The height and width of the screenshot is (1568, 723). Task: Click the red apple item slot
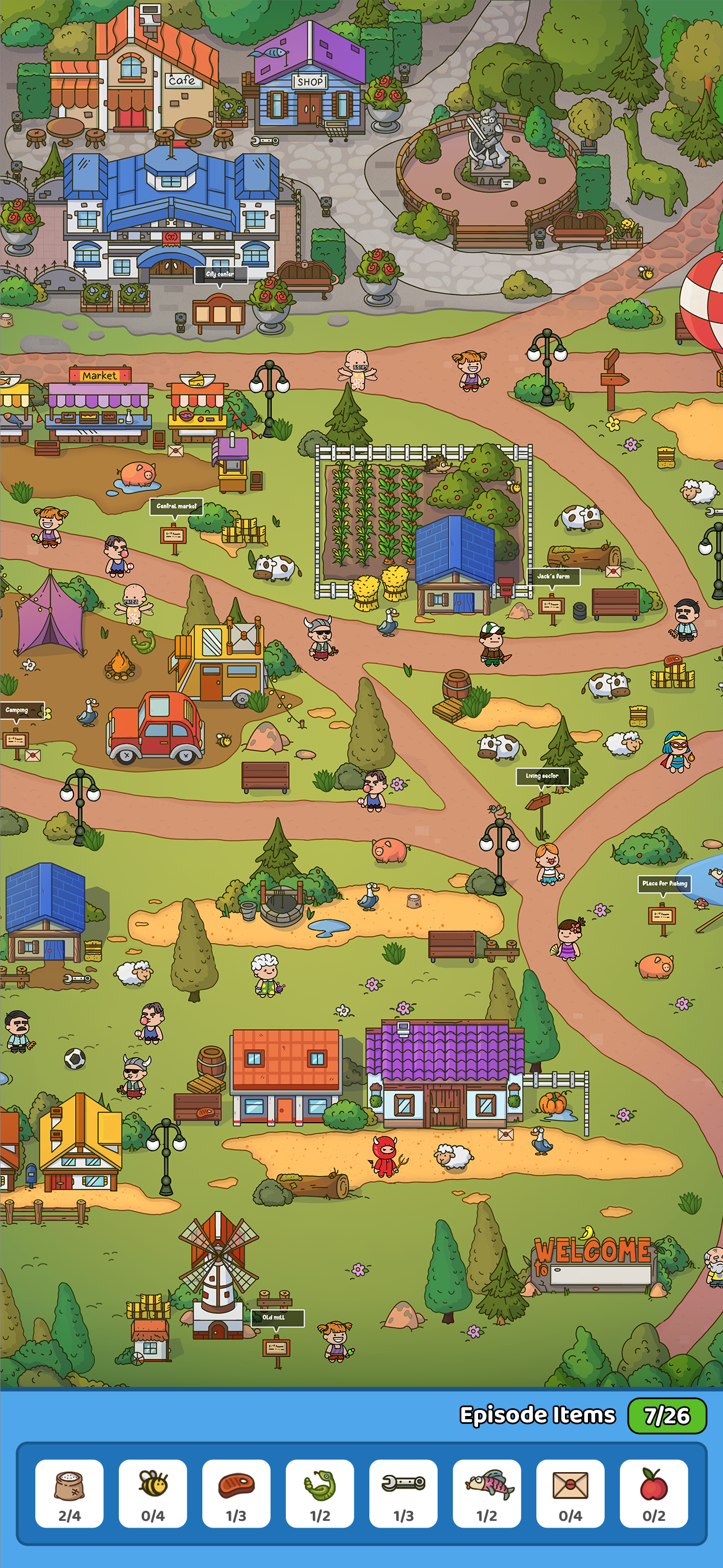(x=654, y=1492)
